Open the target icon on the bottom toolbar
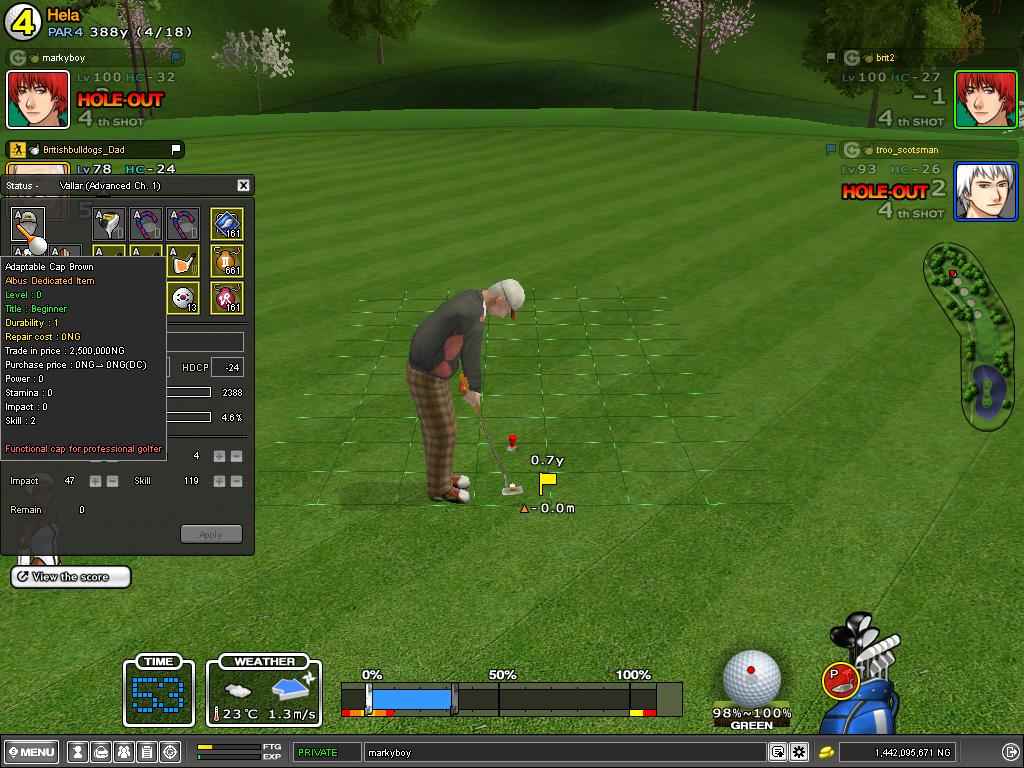The width and height of the screenshot is (1024, 768). (x=170, y=752)
